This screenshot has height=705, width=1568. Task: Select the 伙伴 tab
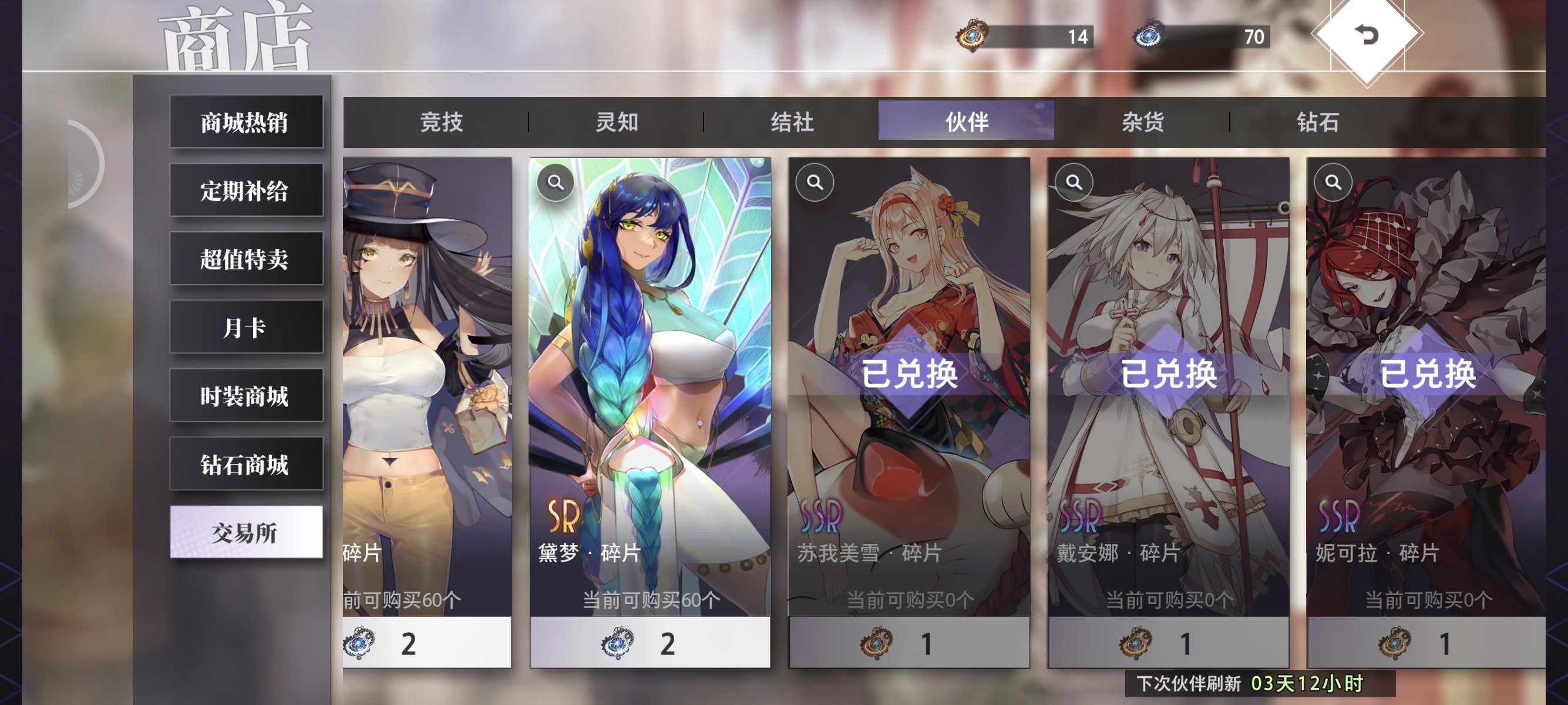pyautogui.click(x=966, y=122)
